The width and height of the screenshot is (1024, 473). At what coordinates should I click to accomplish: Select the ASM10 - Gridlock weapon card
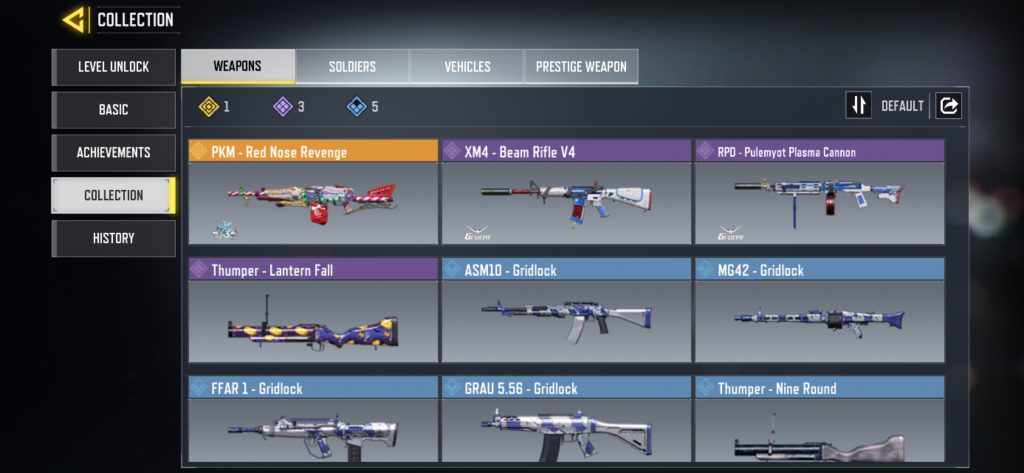pyautogui.click(x=566, y=310)
